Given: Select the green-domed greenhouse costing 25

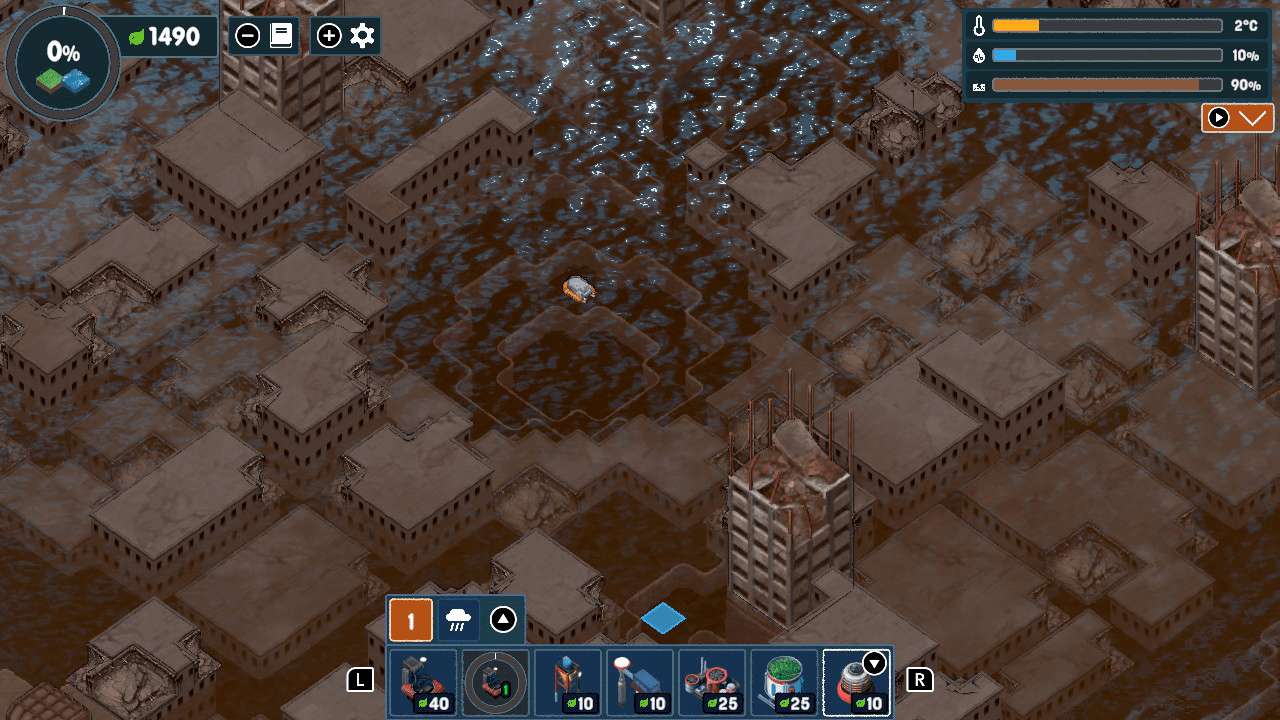Looking at the screenshot, I should [785, 683].
